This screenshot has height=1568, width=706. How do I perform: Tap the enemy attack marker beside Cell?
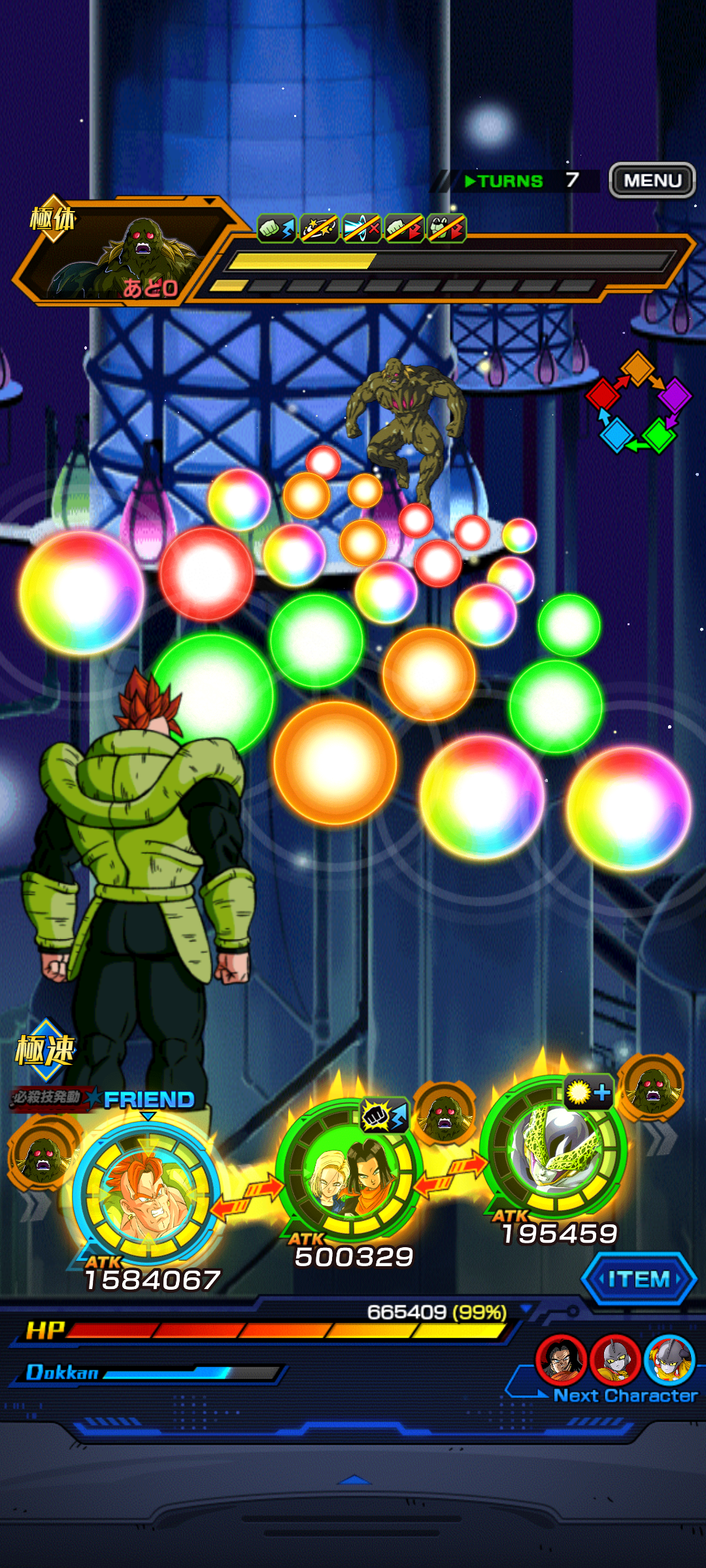click(651, 1086)
